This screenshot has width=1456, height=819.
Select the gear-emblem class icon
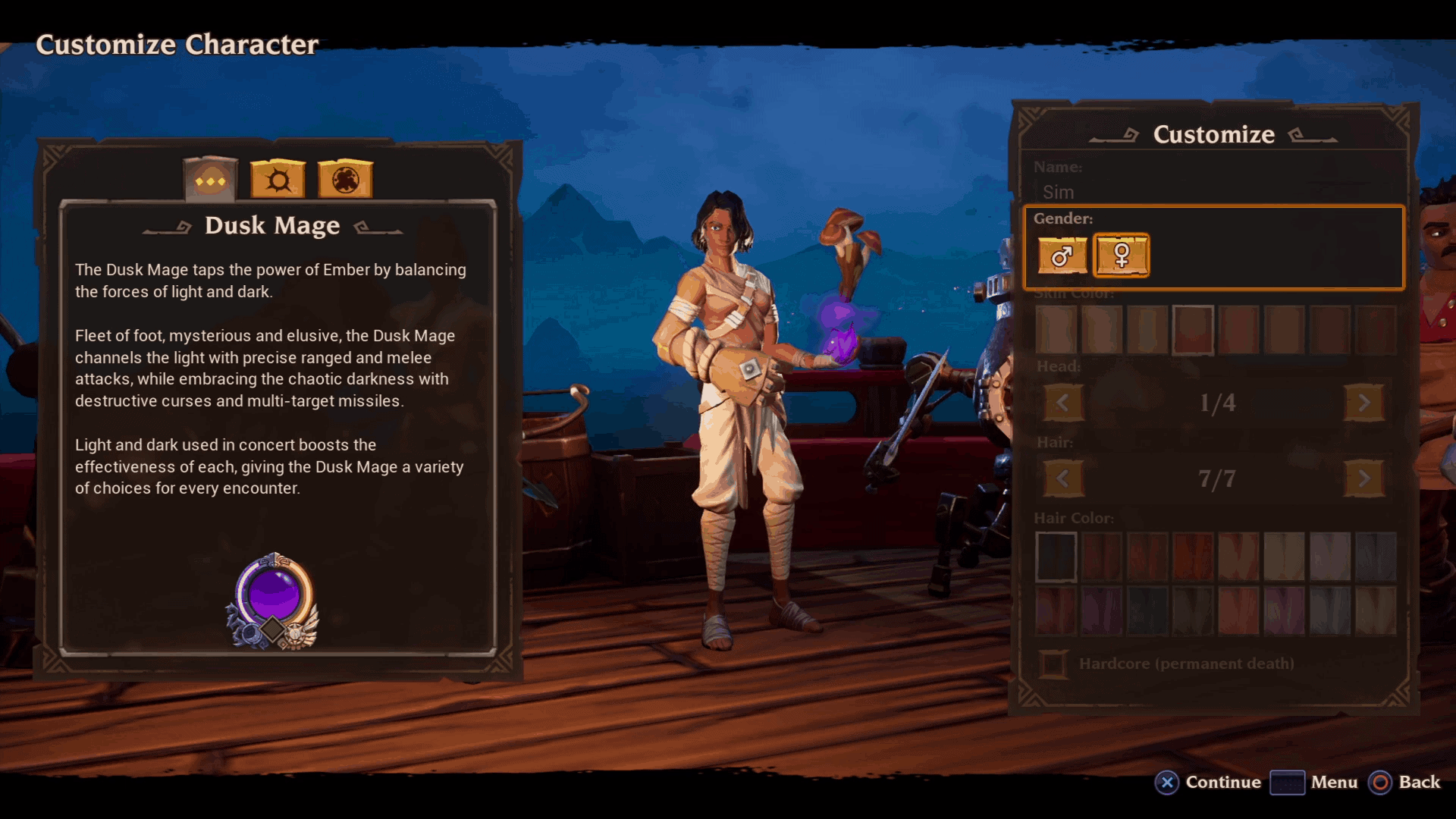277,177
